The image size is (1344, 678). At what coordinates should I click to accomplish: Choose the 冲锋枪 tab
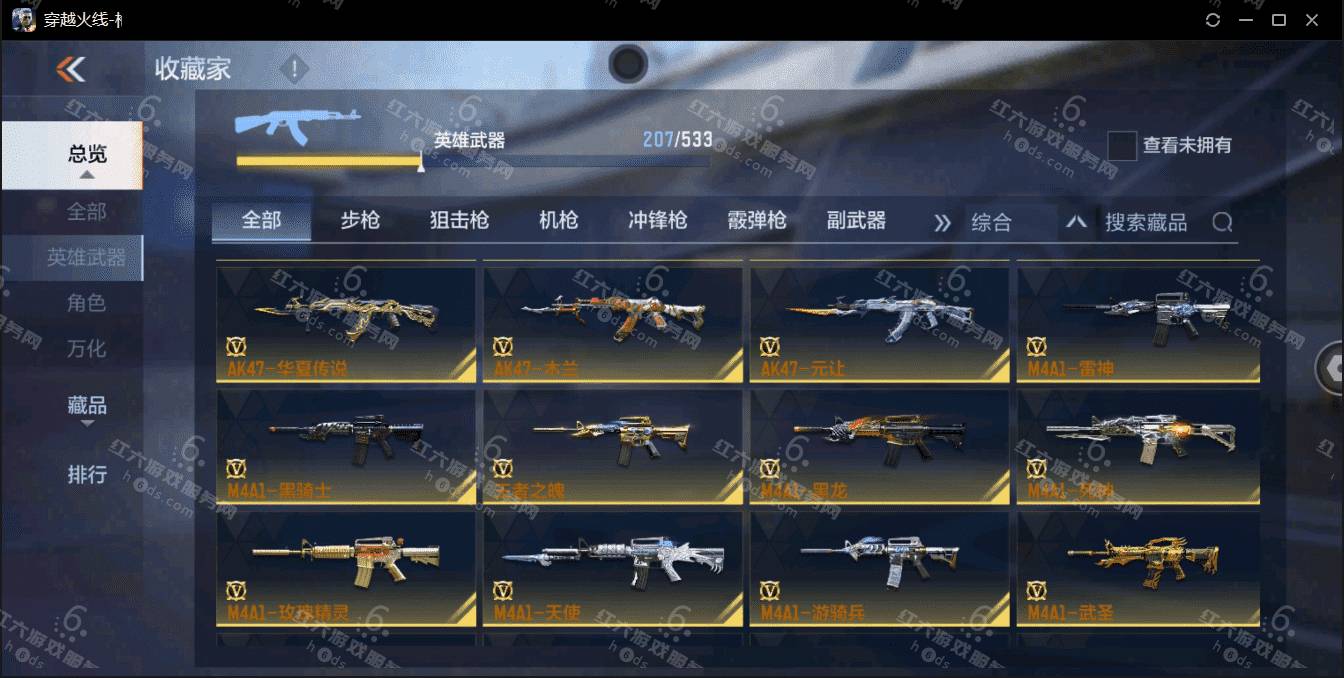(x=657, y=221)
